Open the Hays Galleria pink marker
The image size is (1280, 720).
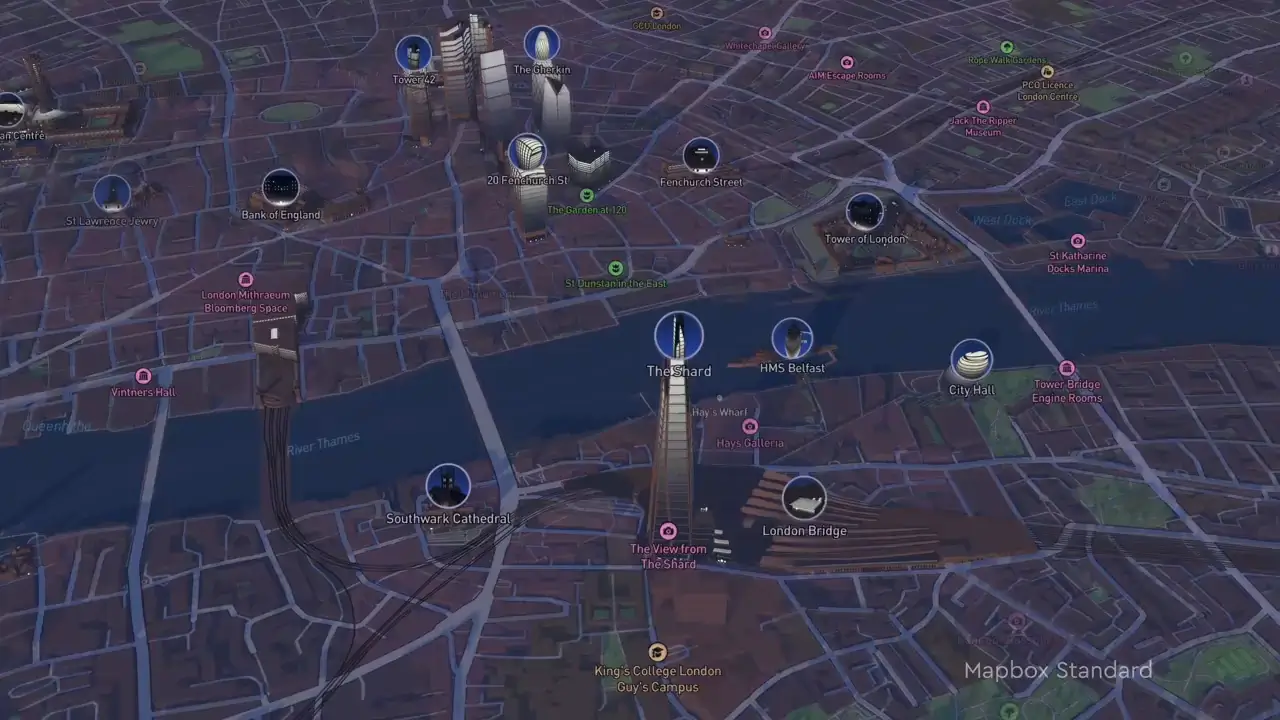(750, 427)
